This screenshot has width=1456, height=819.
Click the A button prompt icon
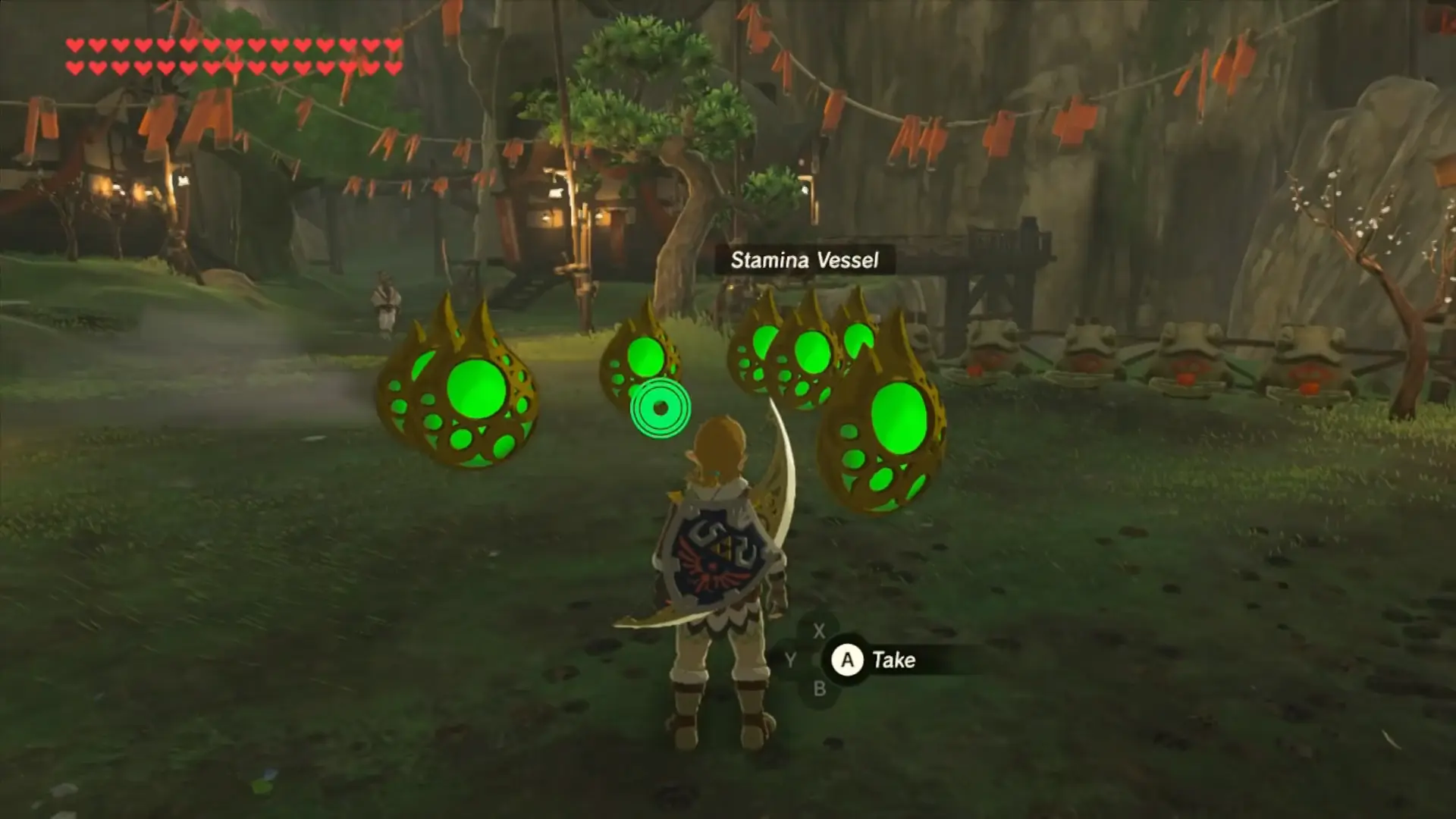pos(848,660)
